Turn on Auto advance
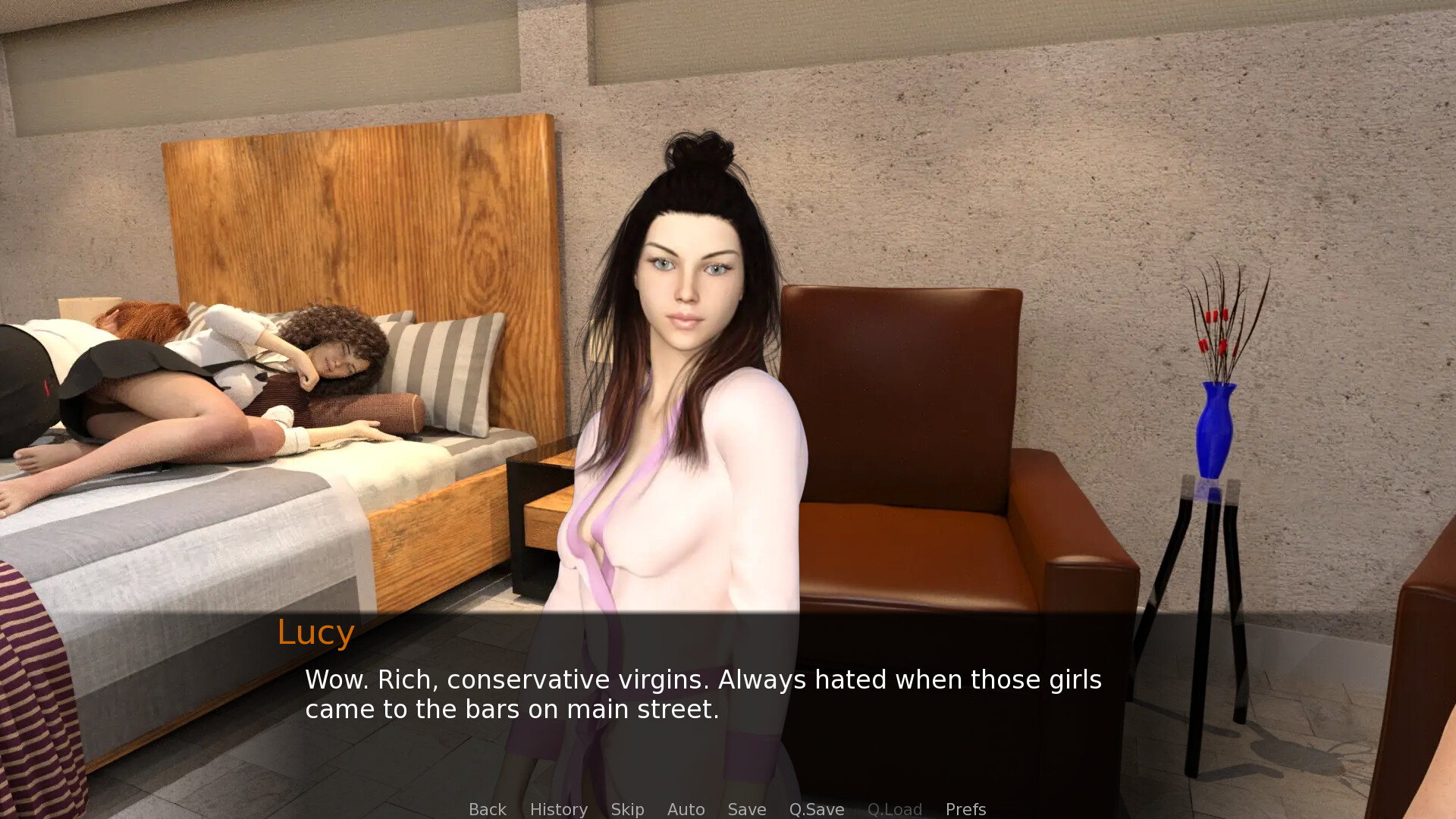Viewport: 1456px width, 819px height. [686, 809]
